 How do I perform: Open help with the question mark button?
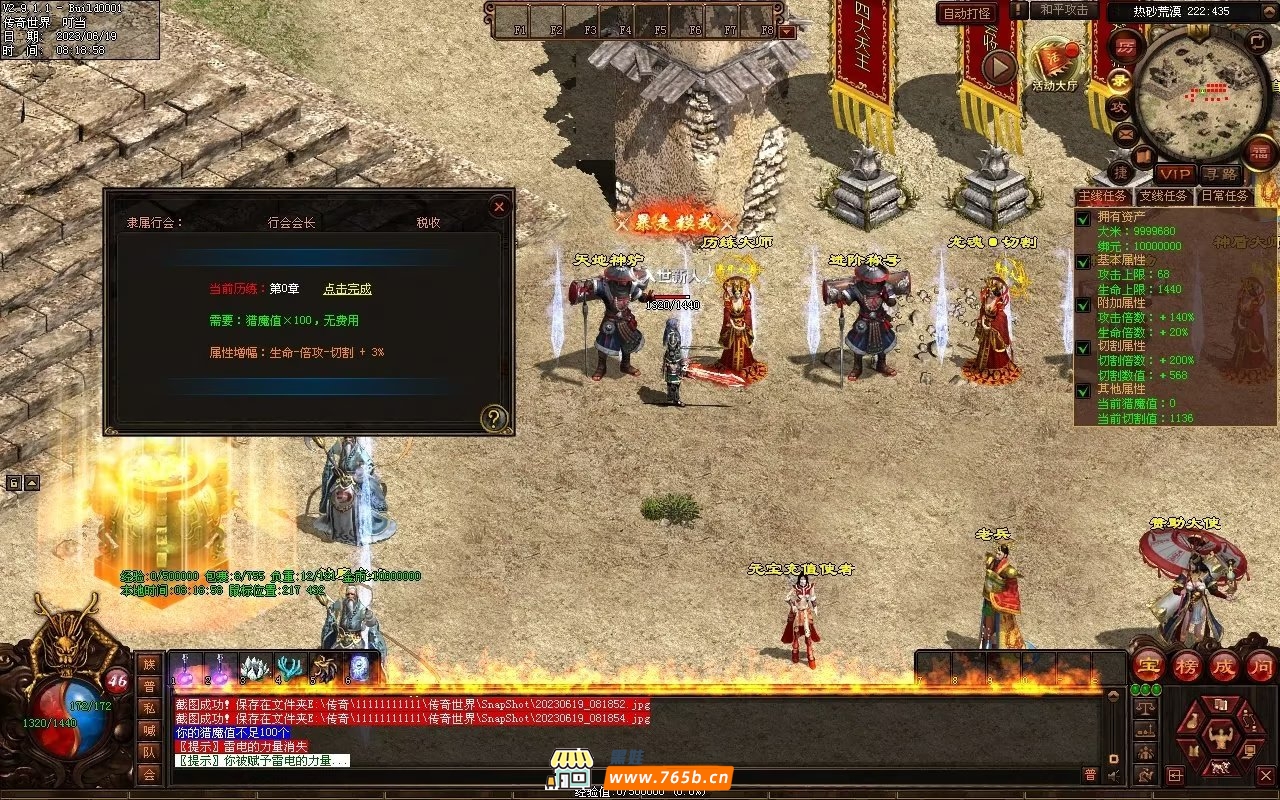(494, 418)
